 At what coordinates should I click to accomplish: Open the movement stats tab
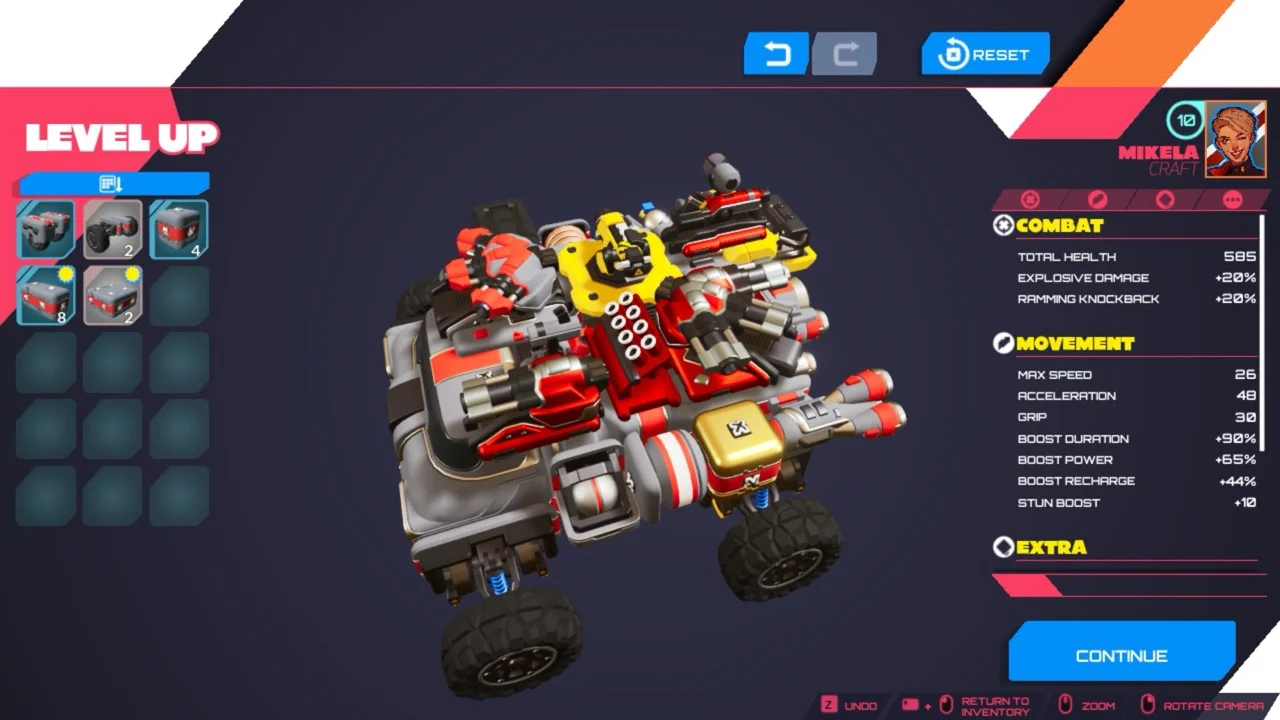coord(1097,200)
